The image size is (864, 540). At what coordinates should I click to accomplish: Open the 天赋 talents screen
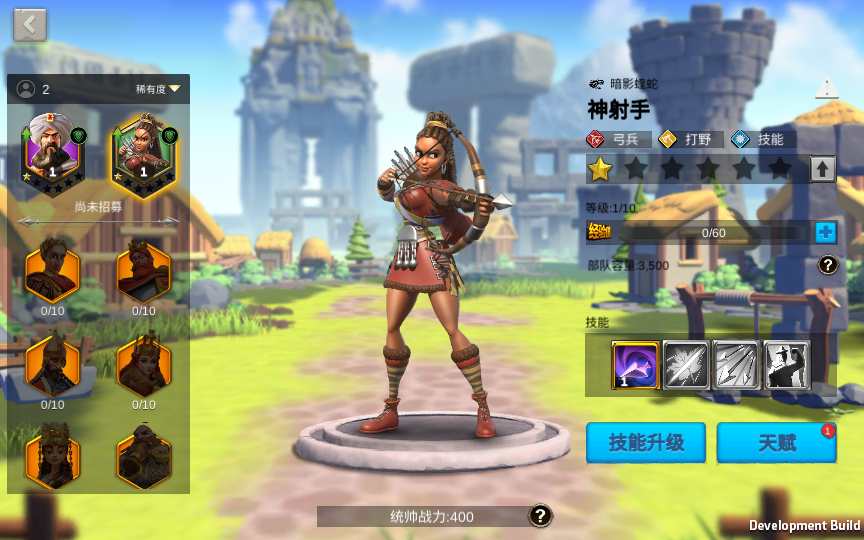click(x=776, y=442)
